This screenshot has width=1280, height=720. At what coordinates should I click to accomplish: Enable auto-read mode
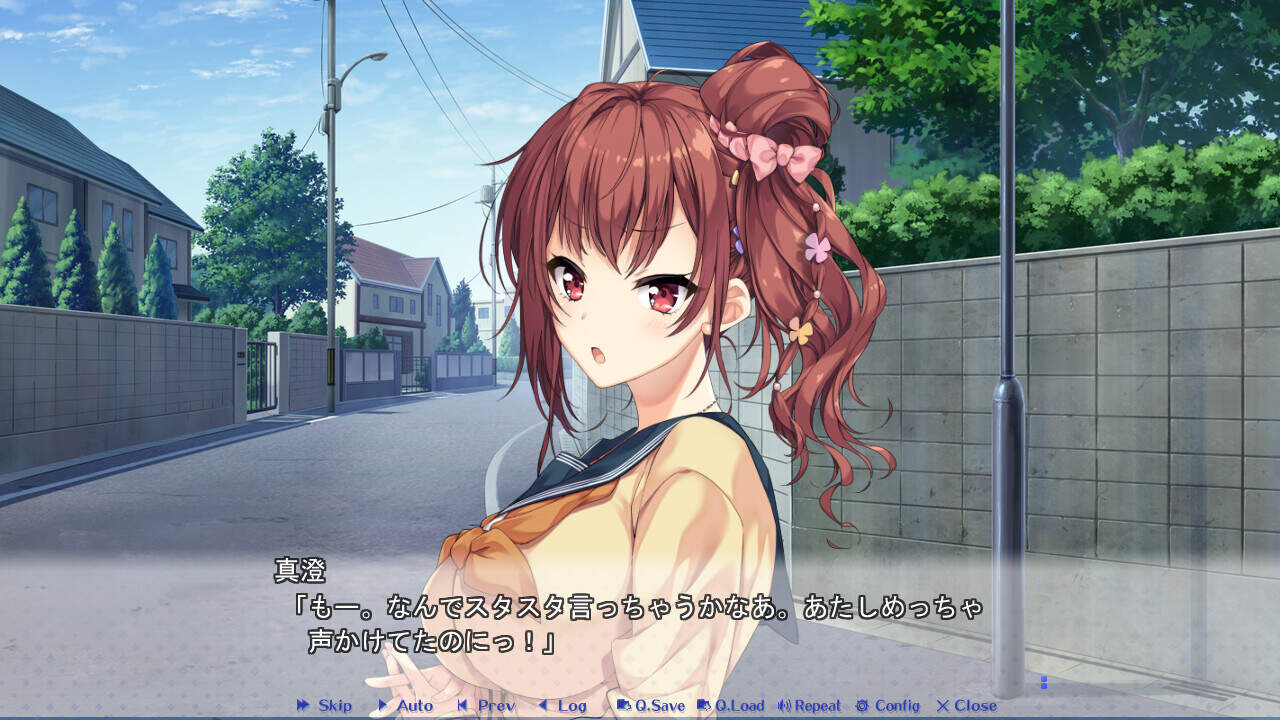click(x=408, y=705)
